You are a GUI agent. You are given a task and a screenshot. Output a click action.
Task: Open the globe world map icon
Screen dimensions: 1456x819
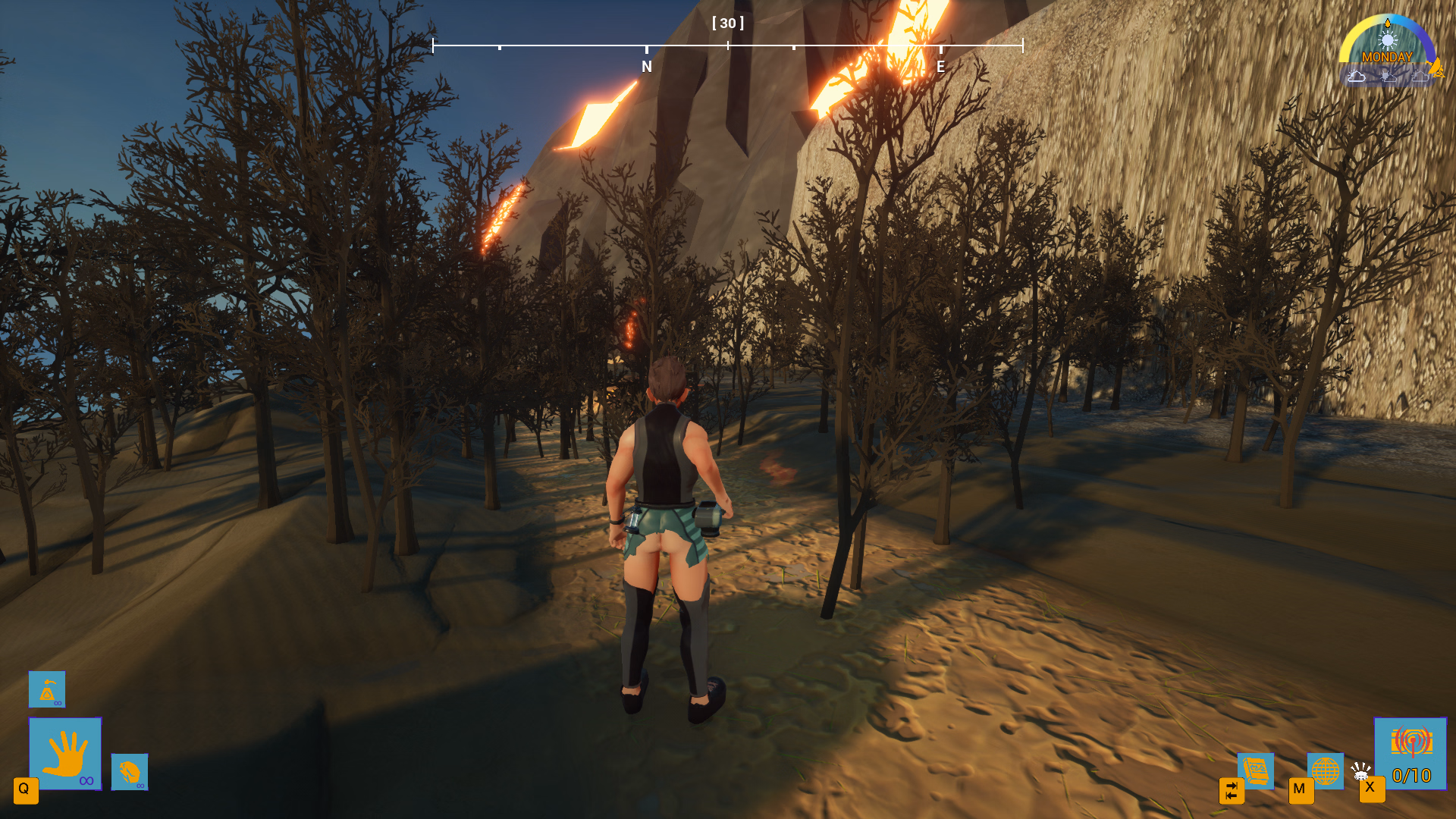point(1325,770)
